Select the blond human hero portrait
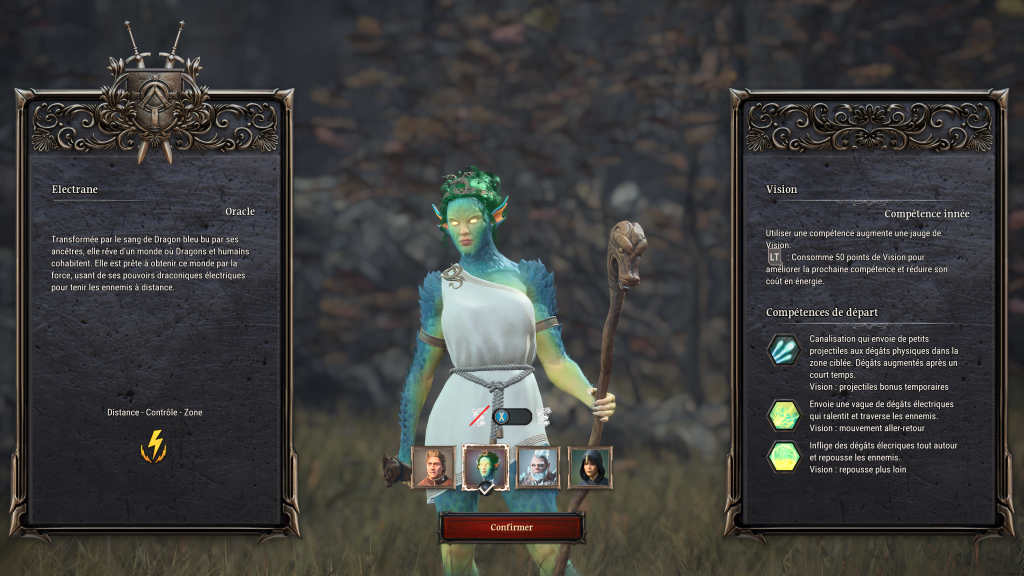This screenshot has height=576, width=1024. tap(434, 467)
